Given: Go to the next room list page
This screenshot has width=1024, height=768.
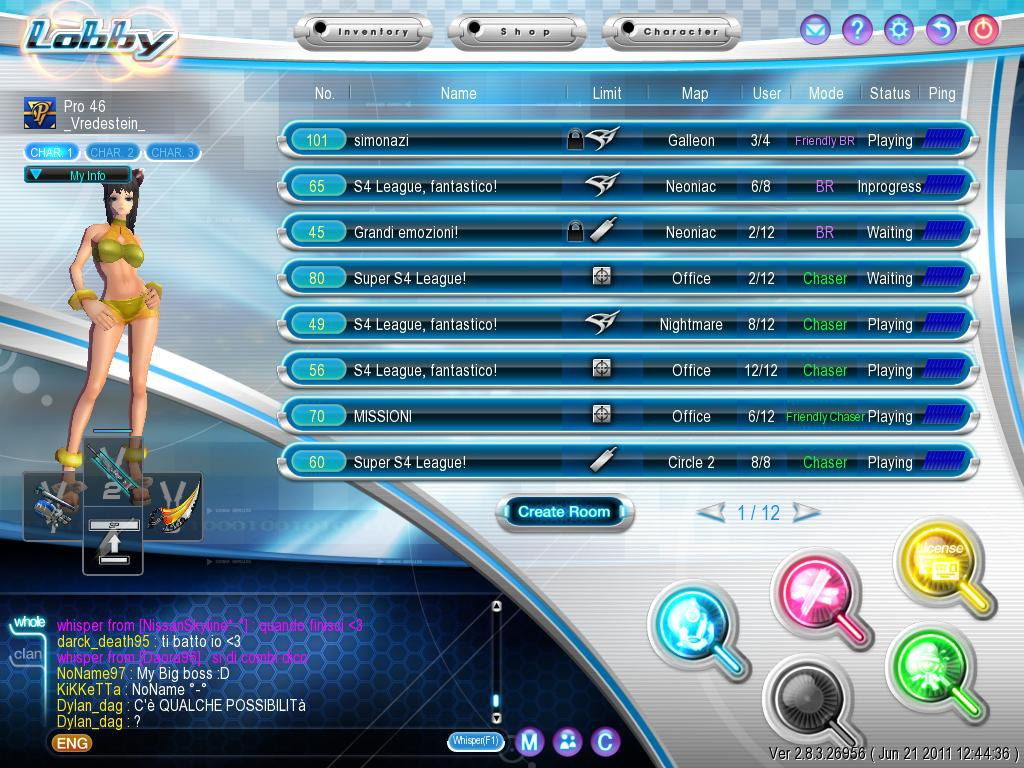Looking at the screenshot, I should coord(806,513).
